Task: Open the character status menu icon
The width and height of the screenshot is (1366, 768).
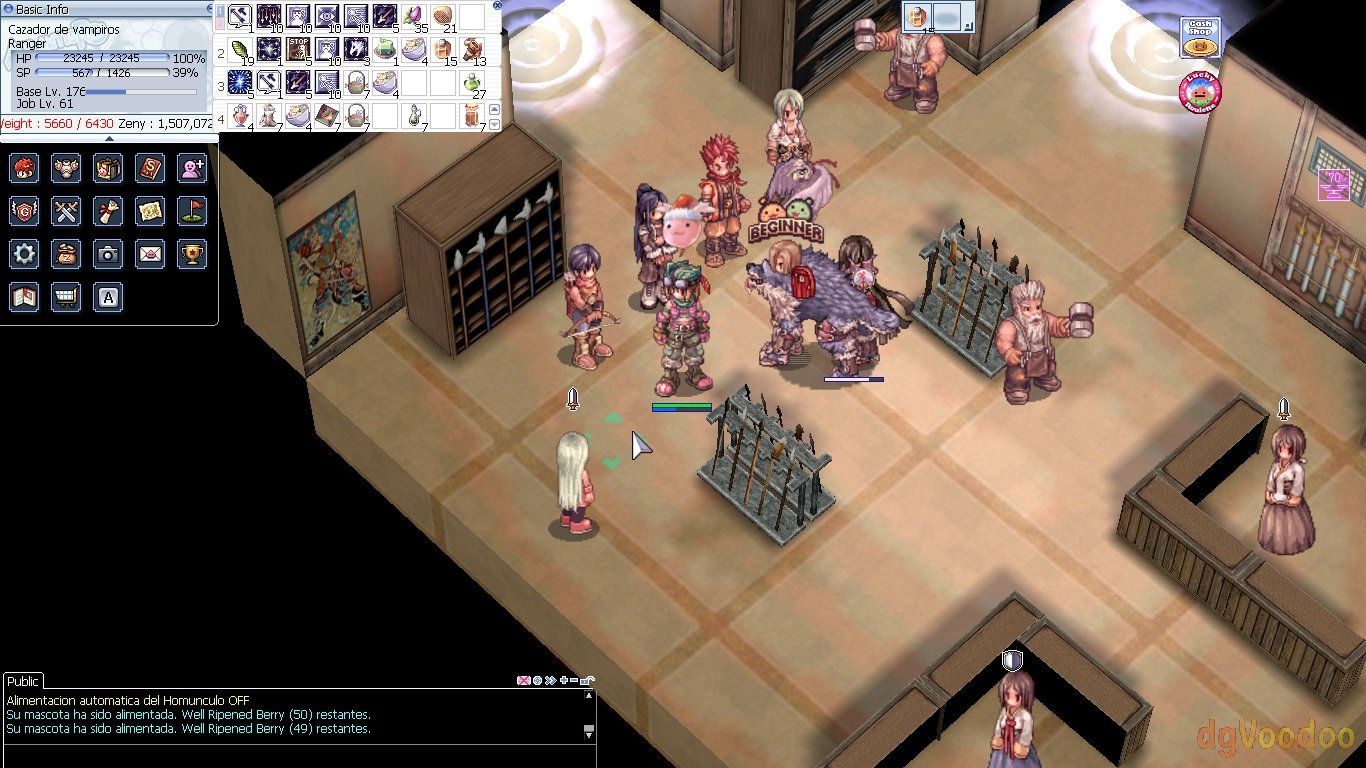Action: click(24, 168)
